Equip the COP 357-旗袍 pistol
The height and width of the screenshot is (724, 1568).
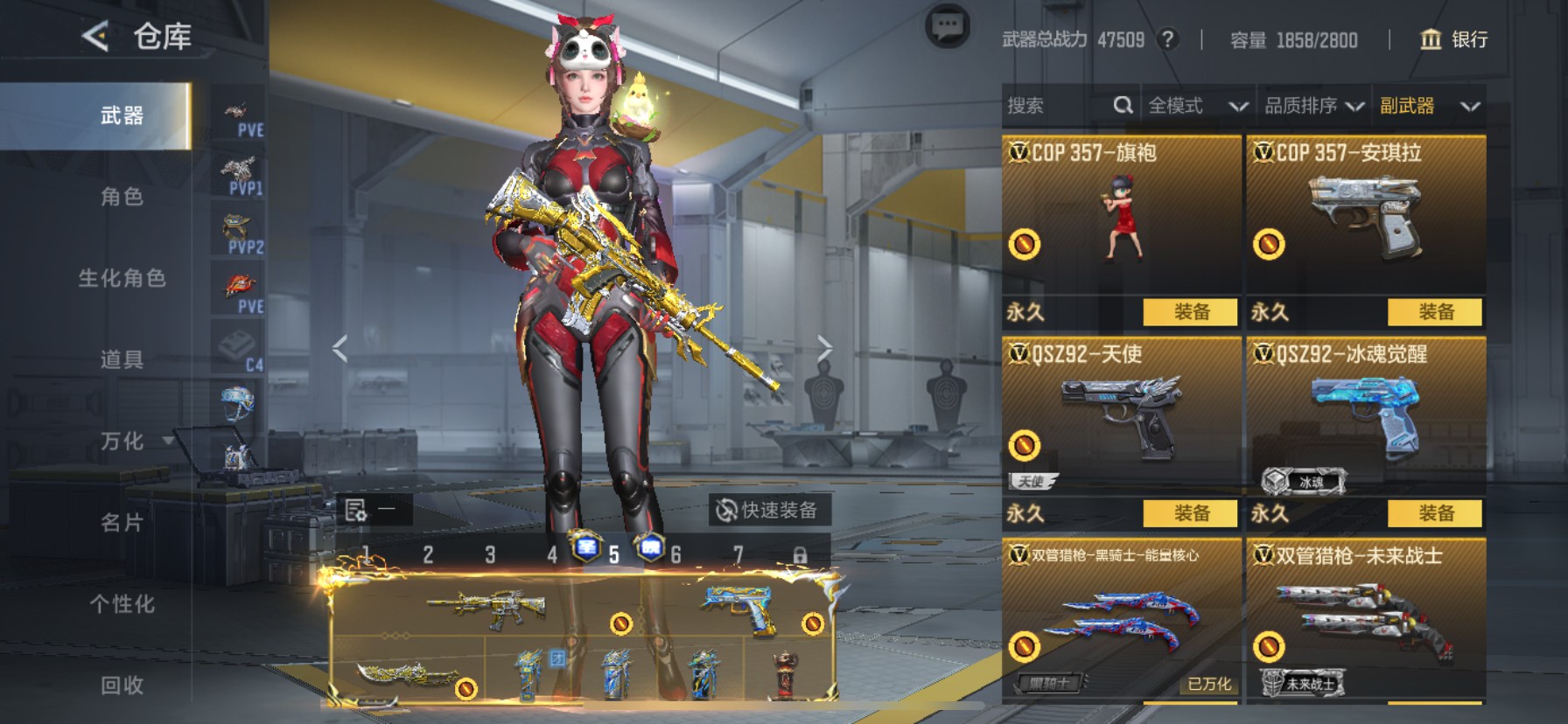[x=1191, y=312]
